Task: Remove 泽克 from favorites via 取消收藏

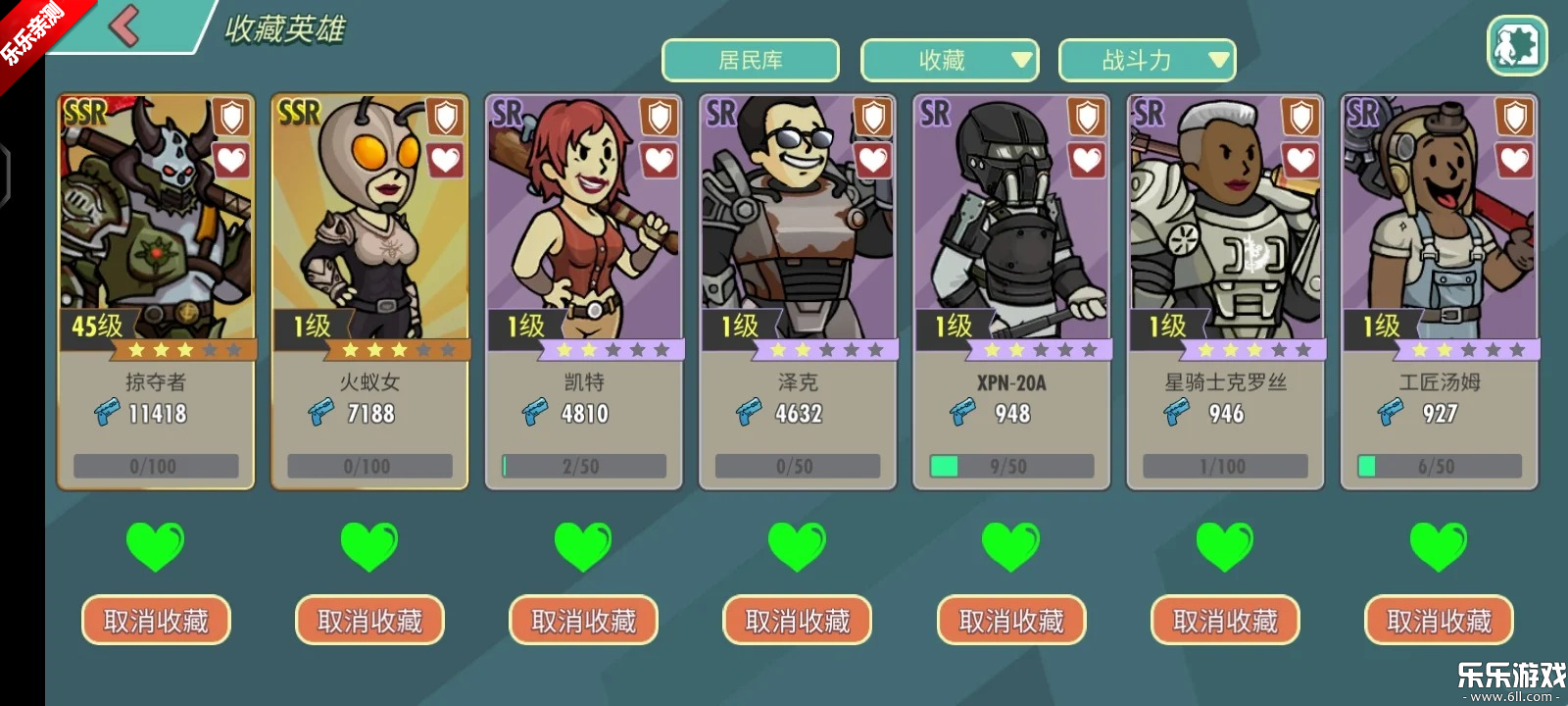Action: click(x=797, y=621)
